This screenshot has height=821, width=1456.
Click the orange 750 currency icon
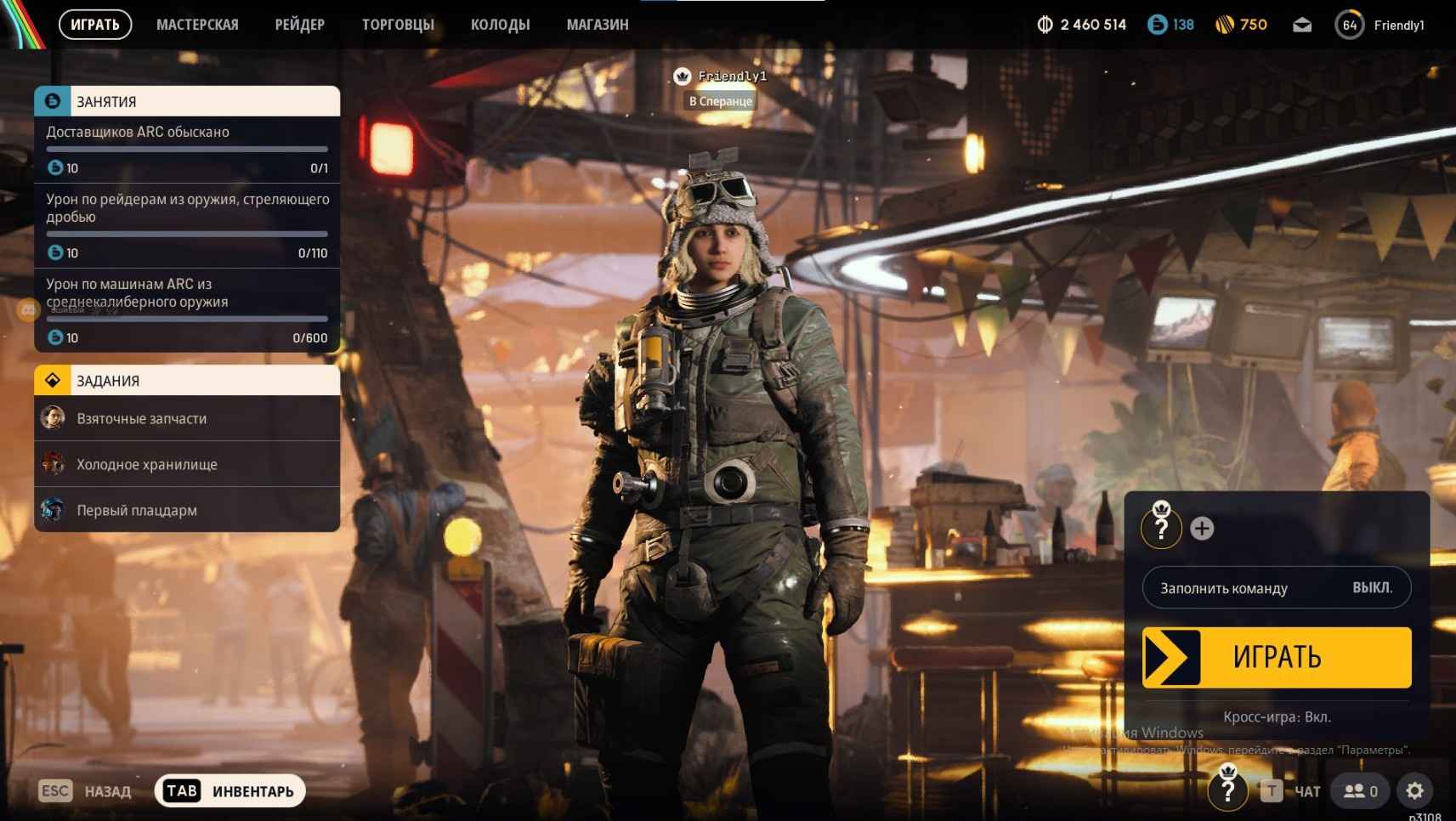(1226, 25)
